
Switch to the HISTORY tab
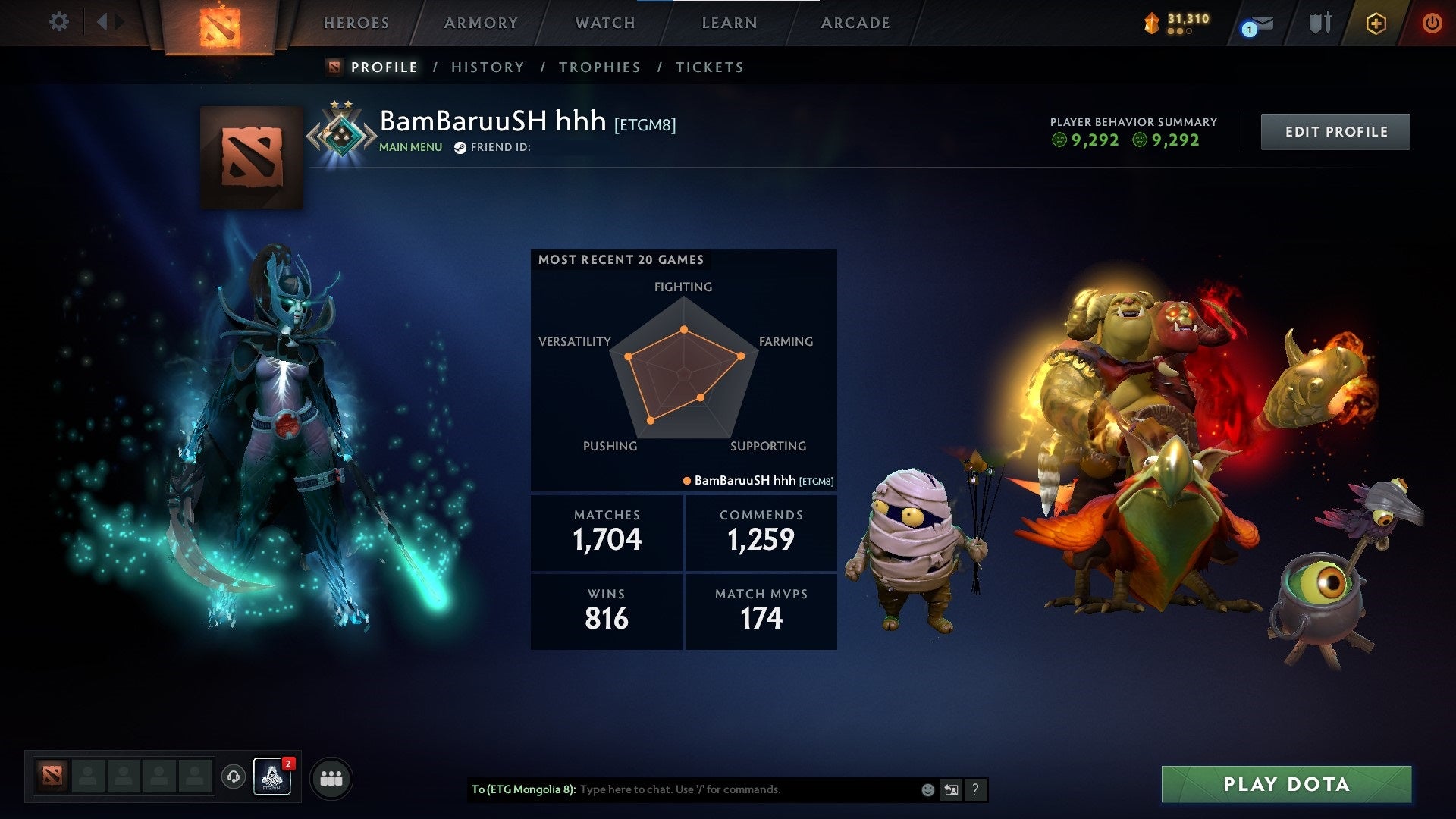[x=487, y=67]
